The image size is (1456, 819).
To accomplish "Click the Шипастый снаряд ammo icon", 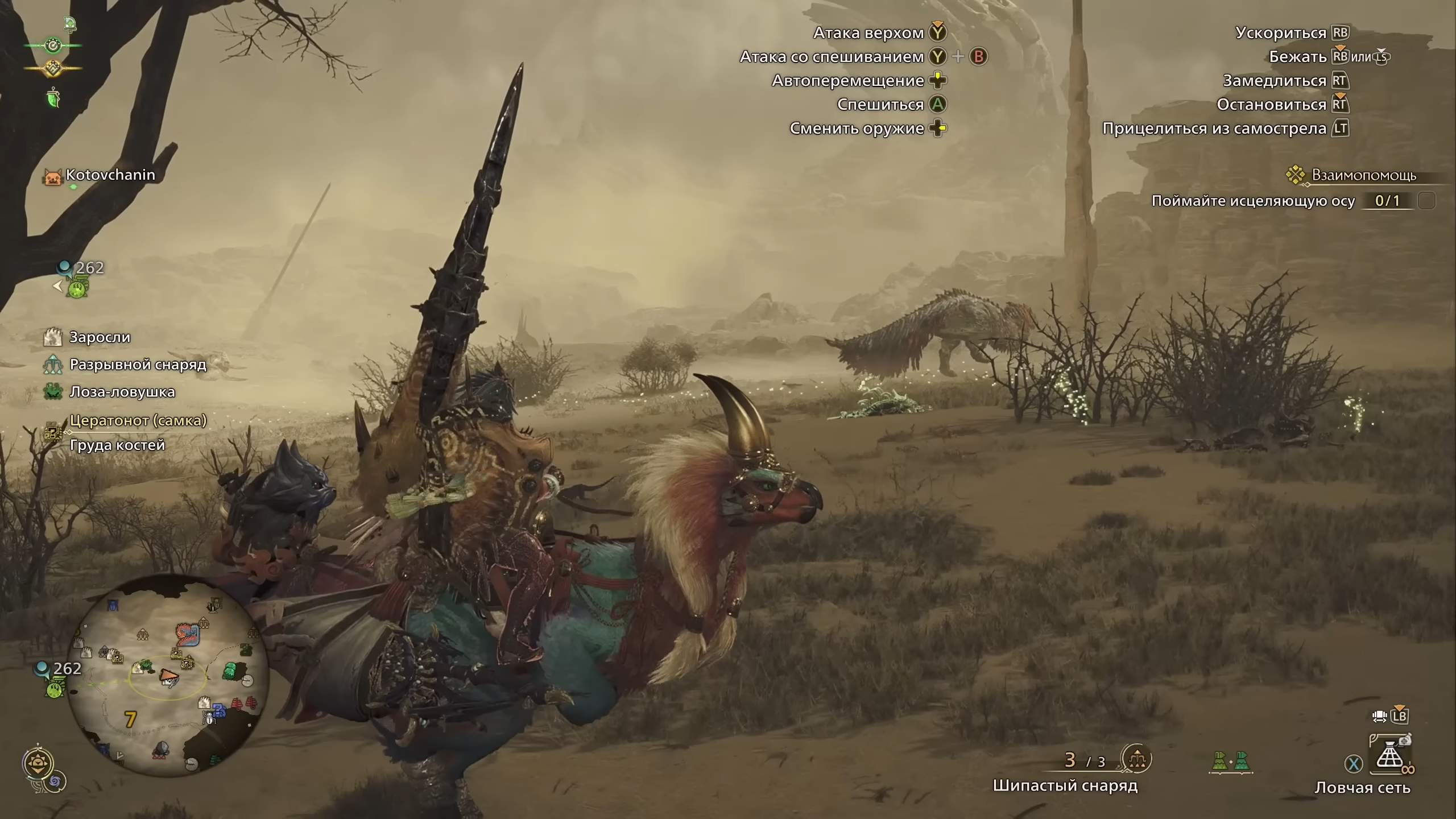I will pos(1136,759).
